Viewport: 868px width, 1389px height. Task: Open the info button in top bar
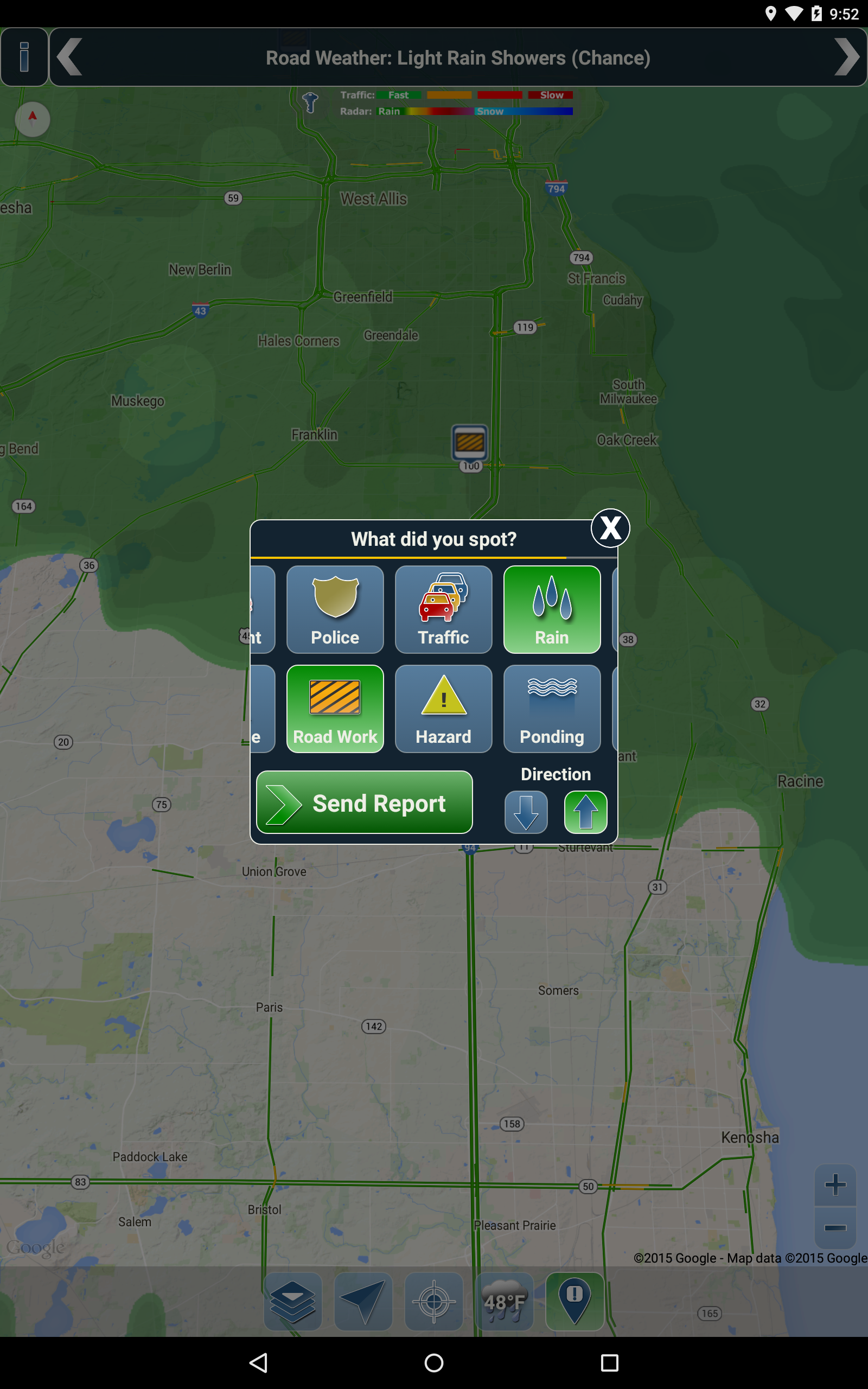click(x=24, y=57)
